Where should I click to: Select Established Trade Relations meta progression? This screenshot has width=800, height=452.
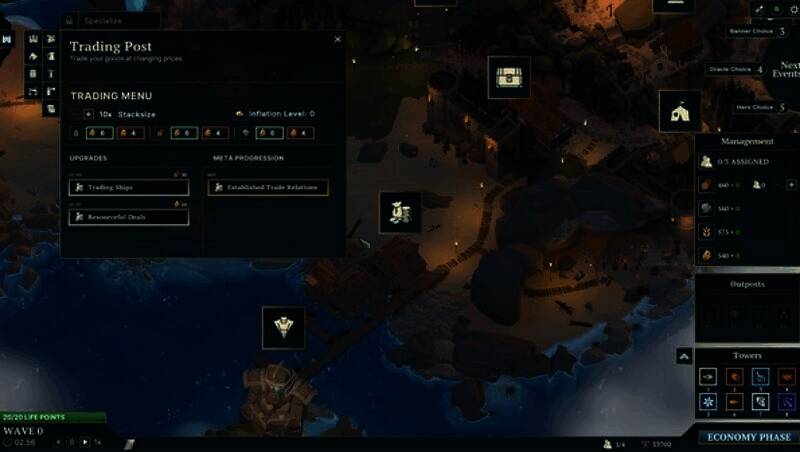click(x=268, y=187)
